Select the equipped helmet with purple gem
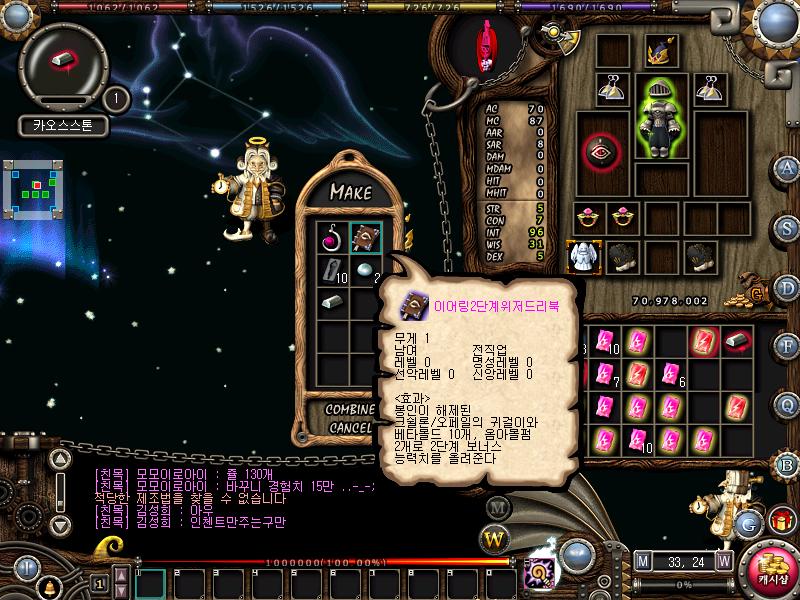 [x=659, y=50]
